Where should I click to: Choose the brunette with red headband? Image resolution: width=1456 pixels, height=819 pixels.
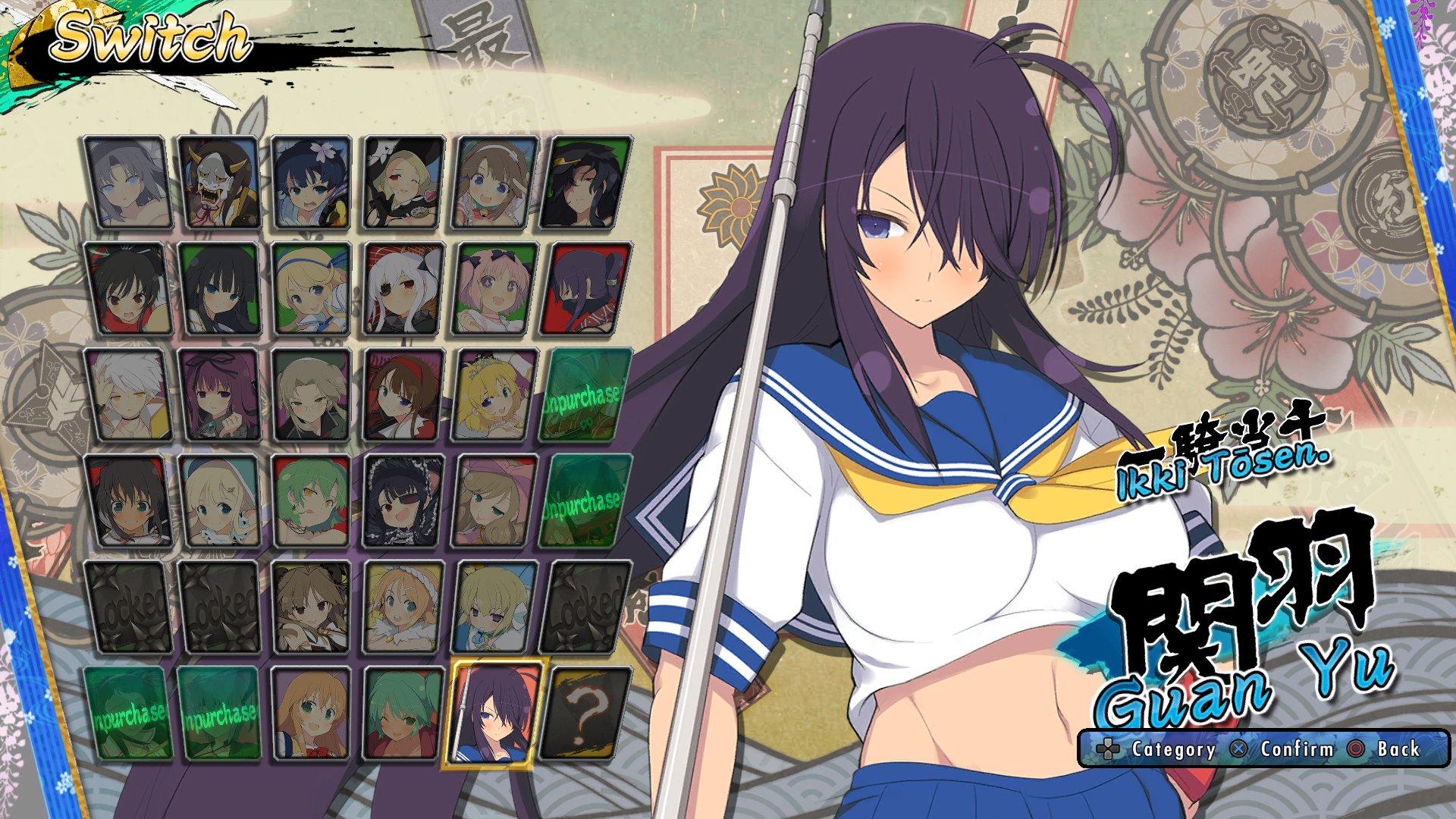click(403, 394)
